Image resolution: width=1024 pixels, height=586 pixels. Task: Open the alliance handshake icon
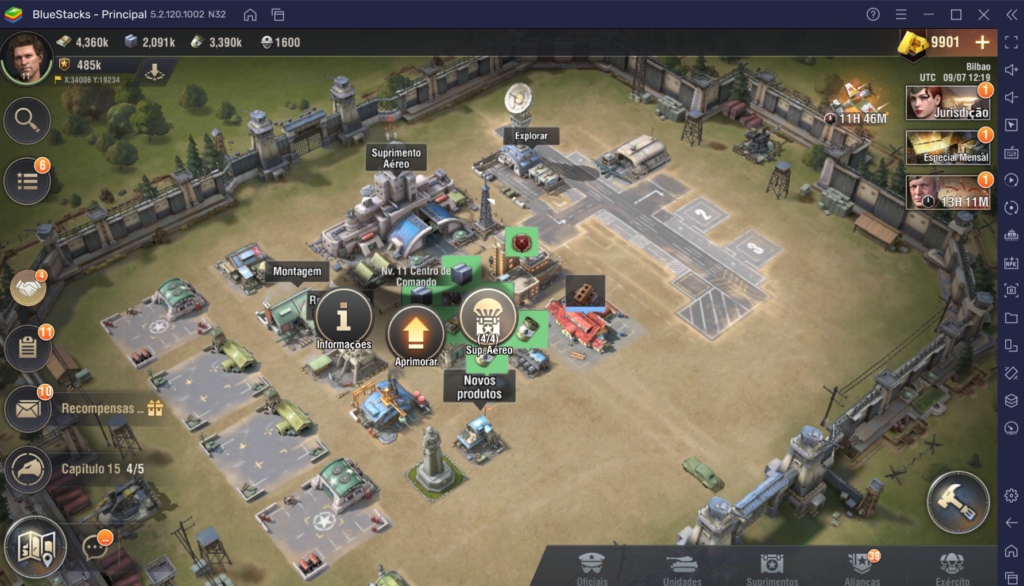tap(27, 288)
